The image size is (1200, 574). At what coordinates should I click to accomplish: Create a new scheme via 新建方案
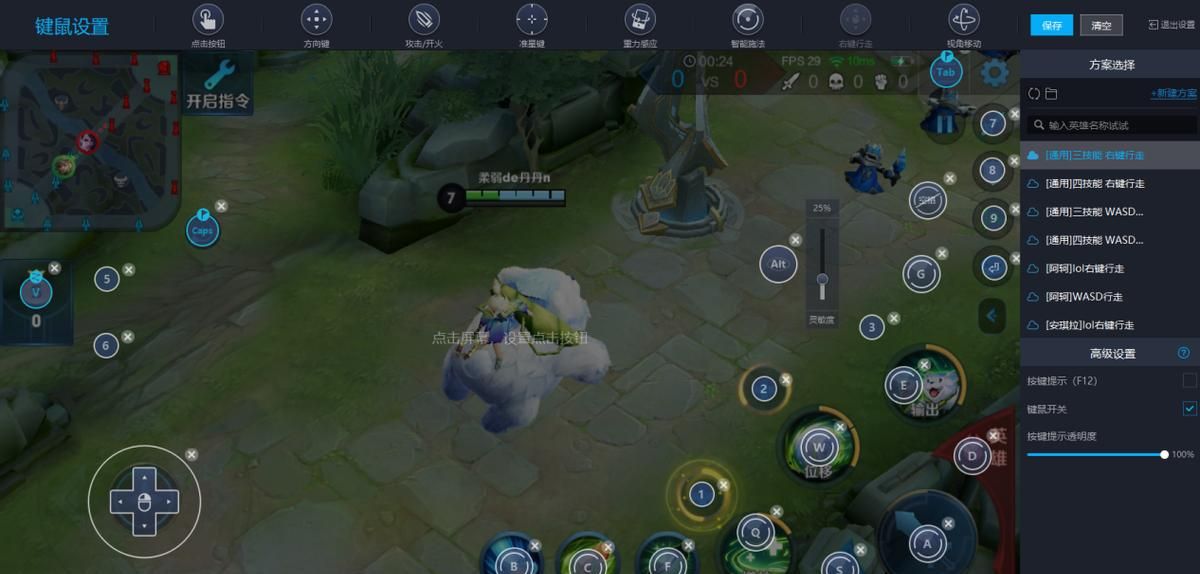(x=1173, y=94)
